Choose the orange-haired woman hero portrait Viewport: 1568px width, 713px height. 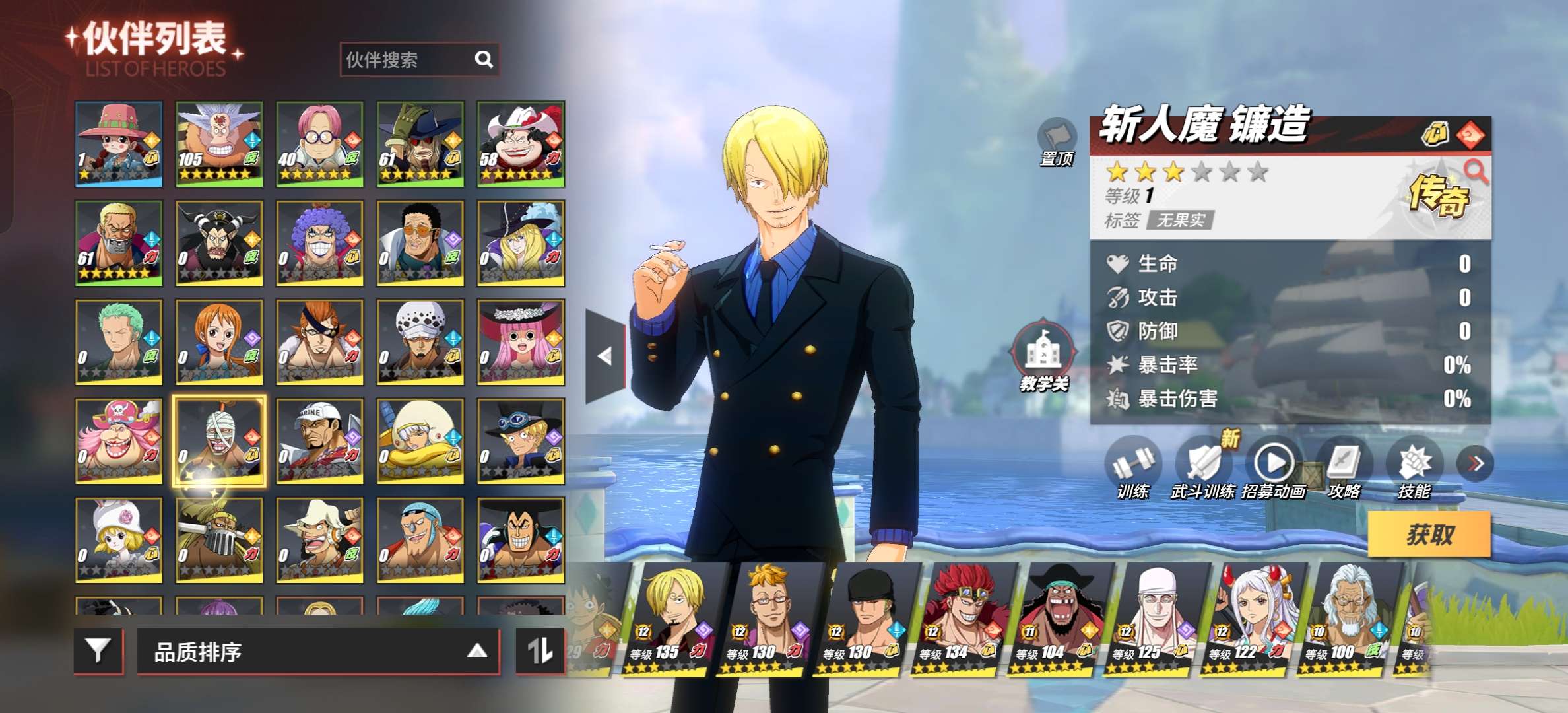pyautogui.click(x=219, y=342)
